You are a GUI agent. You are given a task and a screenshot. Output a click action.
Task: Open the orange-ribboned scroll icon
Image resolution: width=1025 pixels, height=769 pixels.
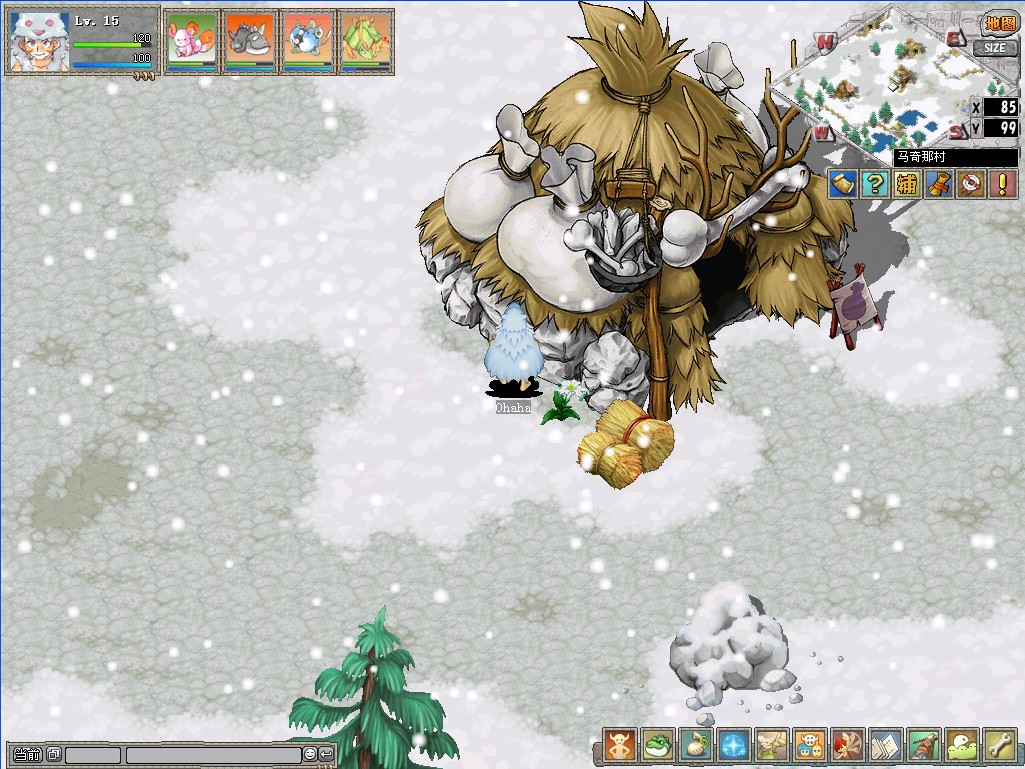tap(937, 183)
